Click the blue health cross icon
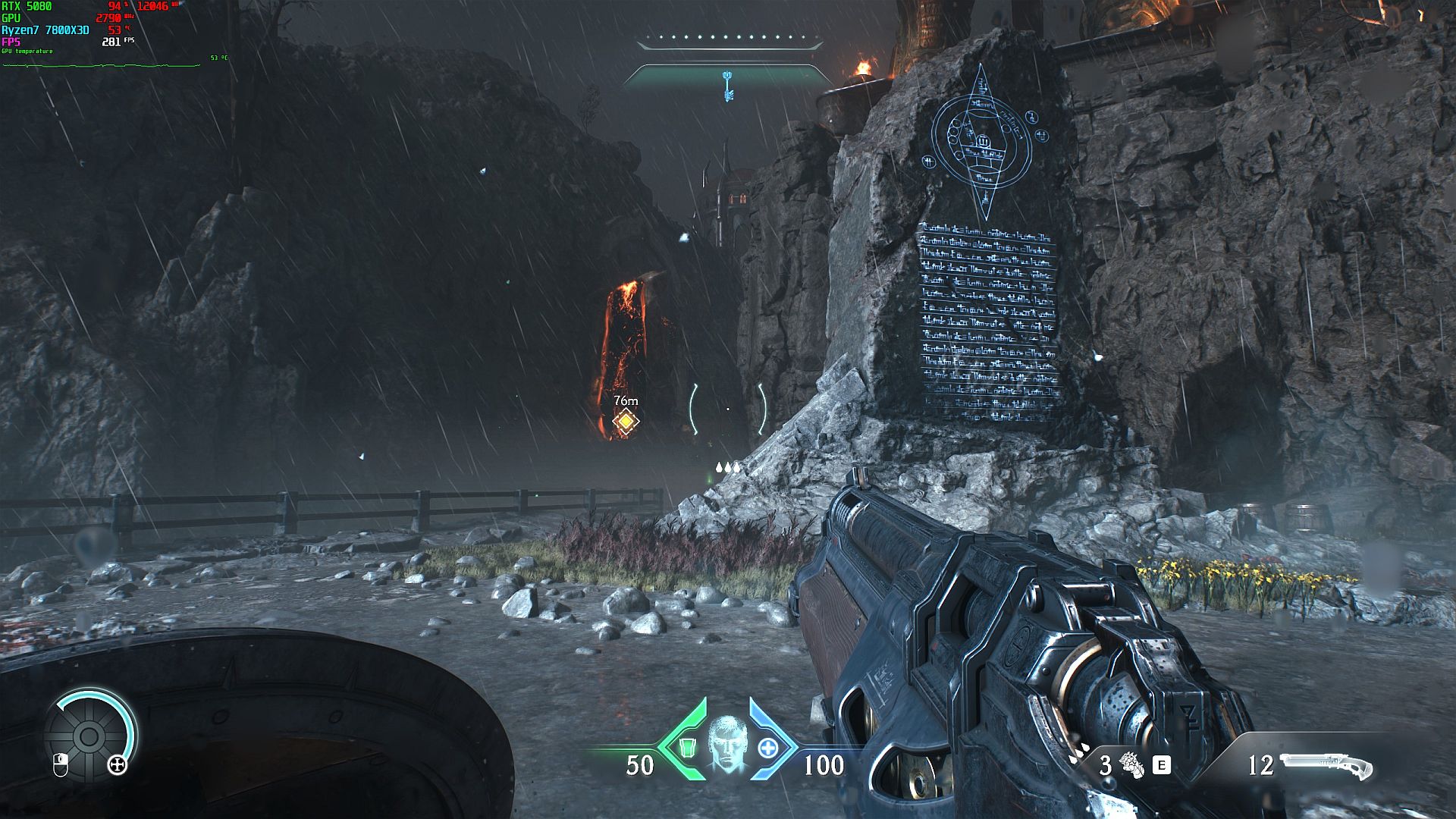The height and width of the screenshot is (819, 1456). click(x=768, y=748)
